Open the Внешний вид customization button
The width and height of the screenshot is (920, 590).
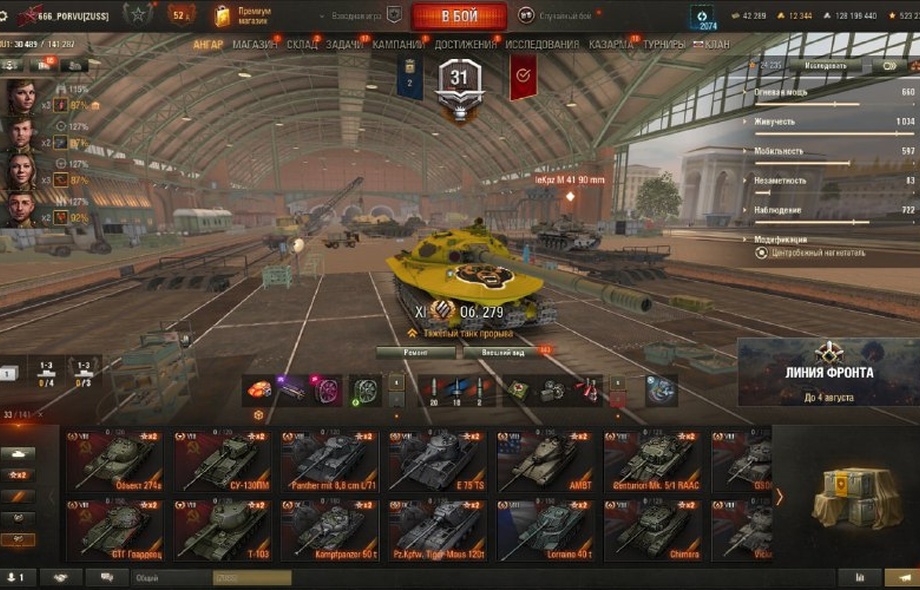click(503, 352)
